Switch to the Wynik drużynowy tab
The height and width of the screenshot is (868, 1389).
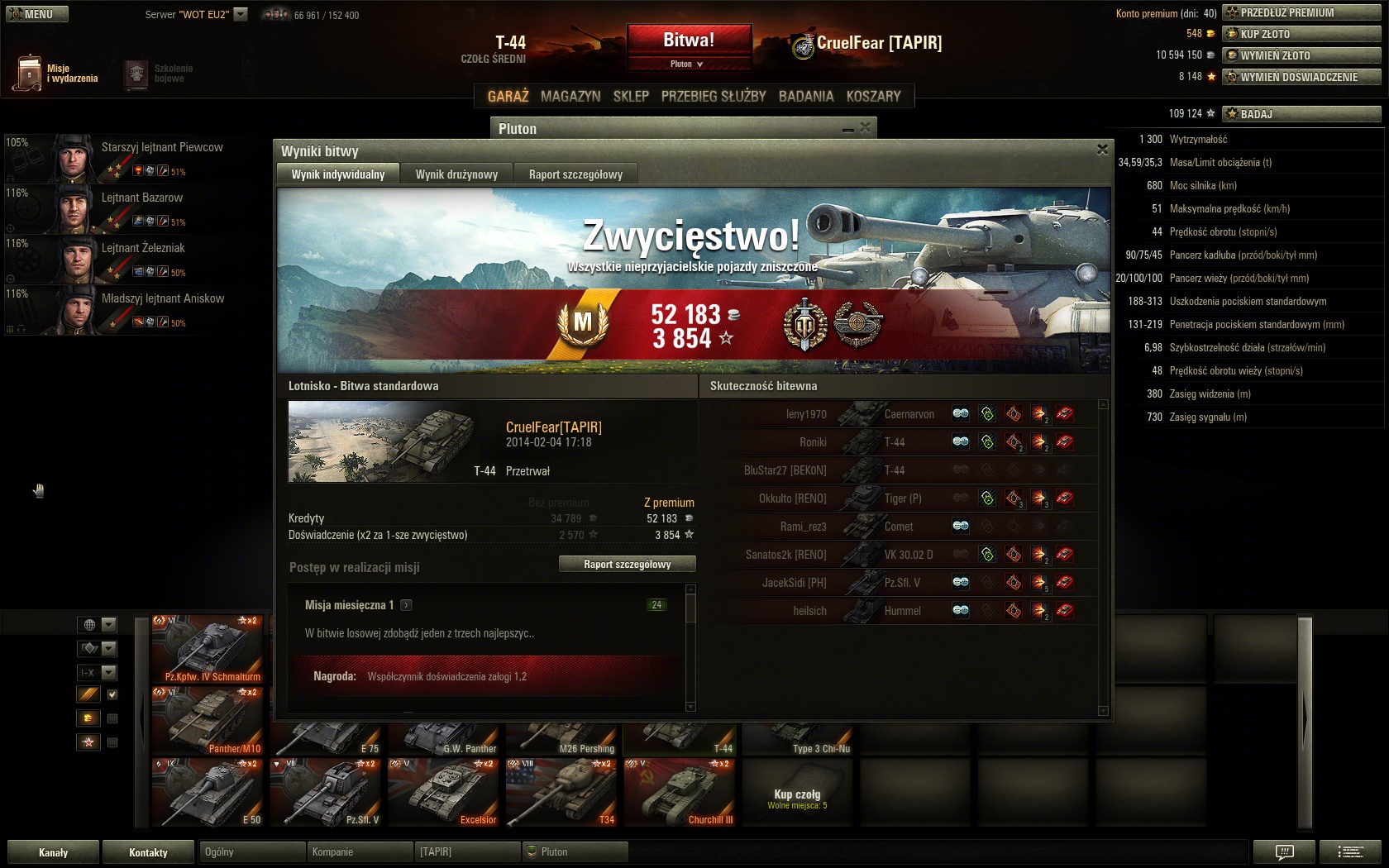pyautogui.click(x=456, y=174)
